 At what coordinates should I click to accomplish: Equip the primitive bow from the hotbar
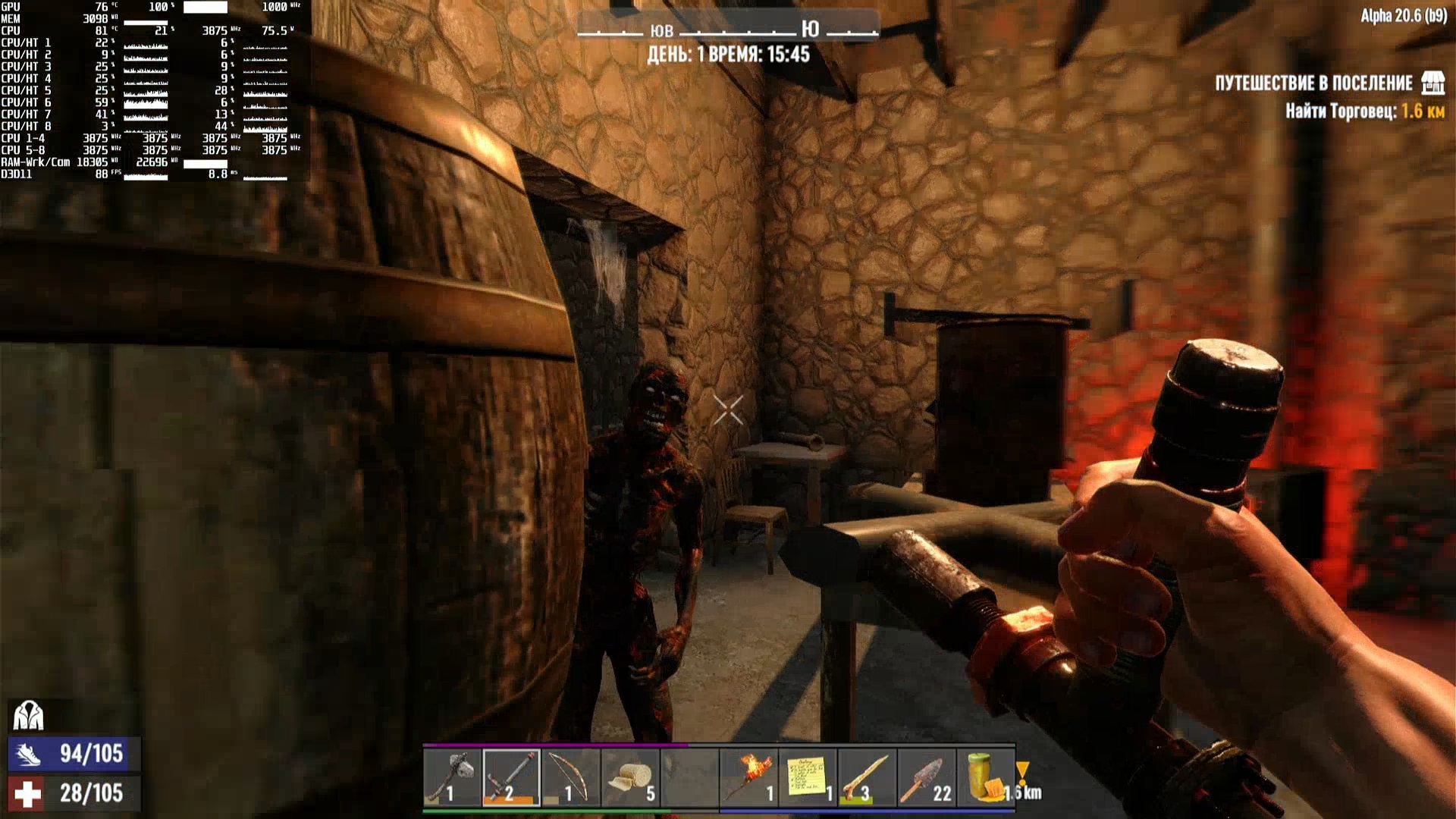[570, 777]
